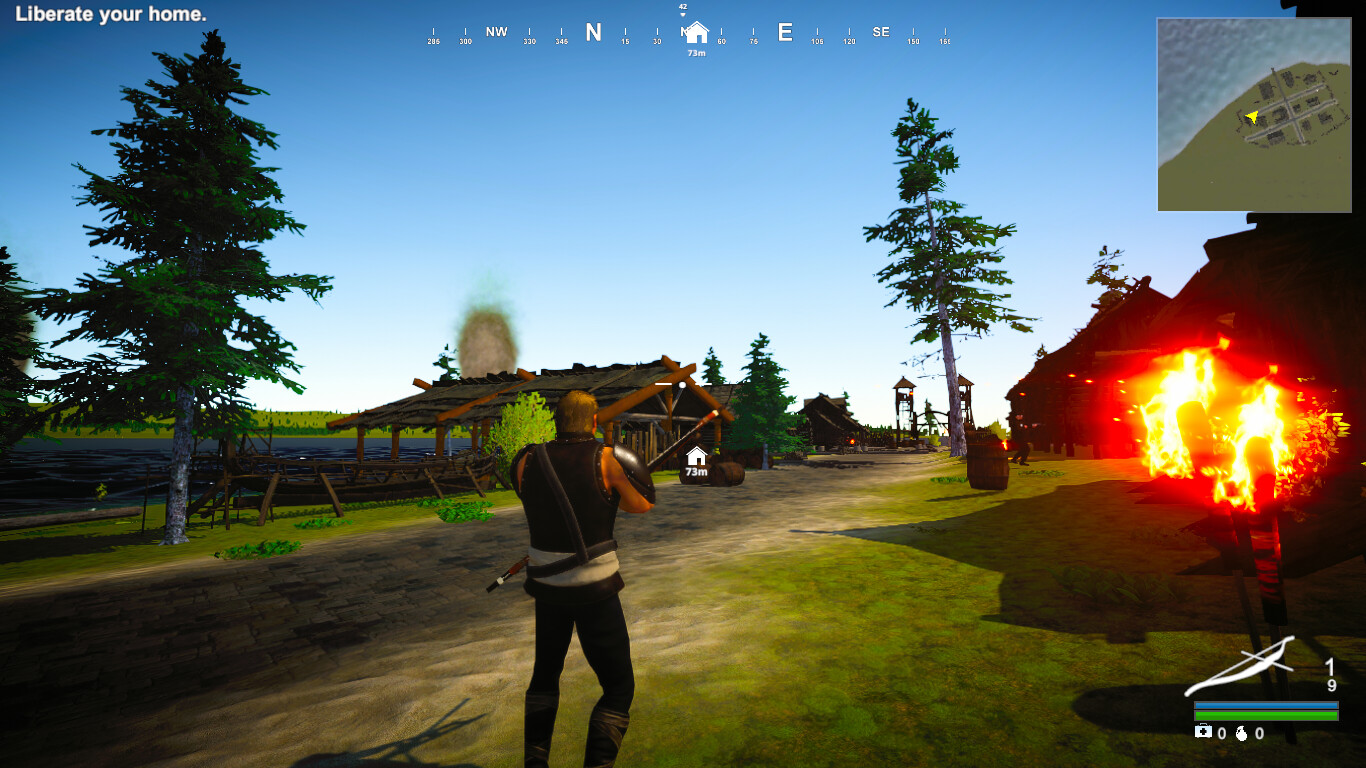This screenshot has height=768, width=1366.
Task: Click the small chevron arrow under the 42 heading
Action: click(x=685, y=15)
